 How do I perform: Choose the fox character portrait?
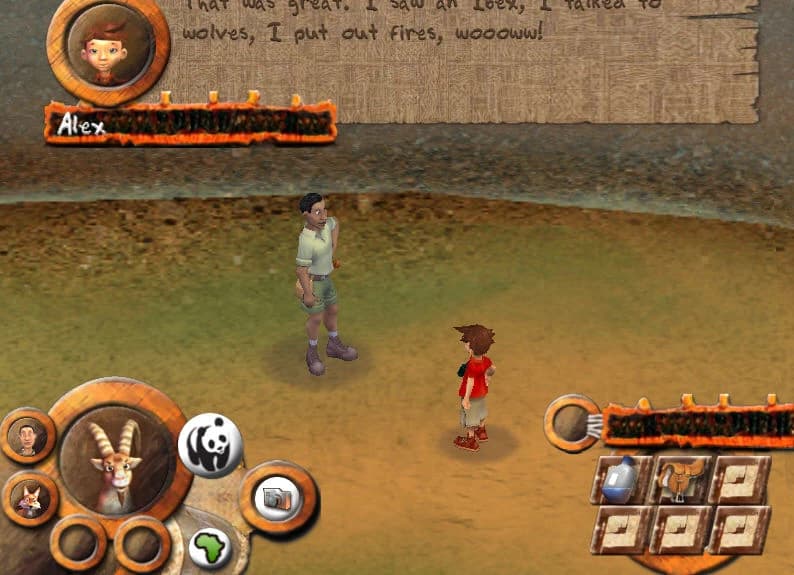27,497
